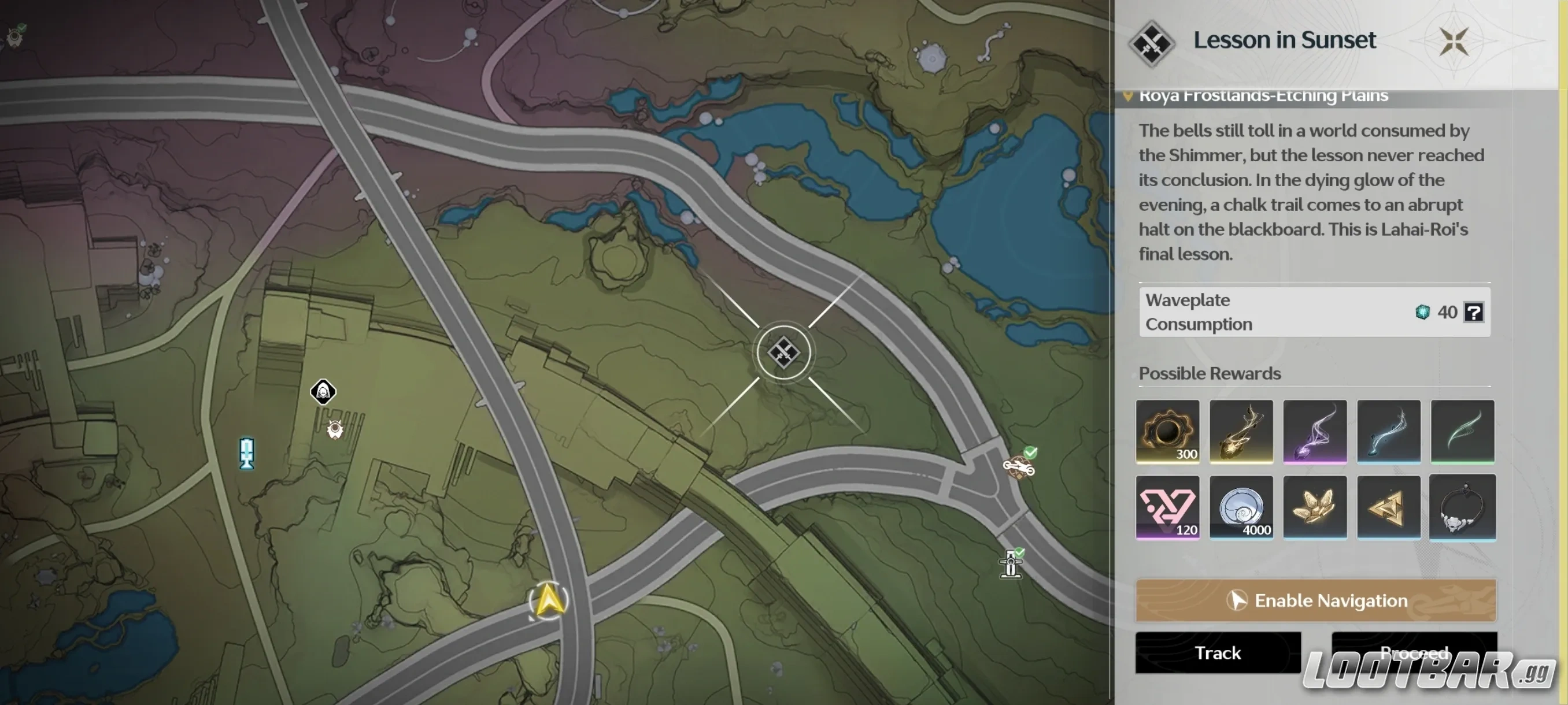View the 4000 union exp reward item
This screenshot has height=705, width=1568.
point(1241,509)
